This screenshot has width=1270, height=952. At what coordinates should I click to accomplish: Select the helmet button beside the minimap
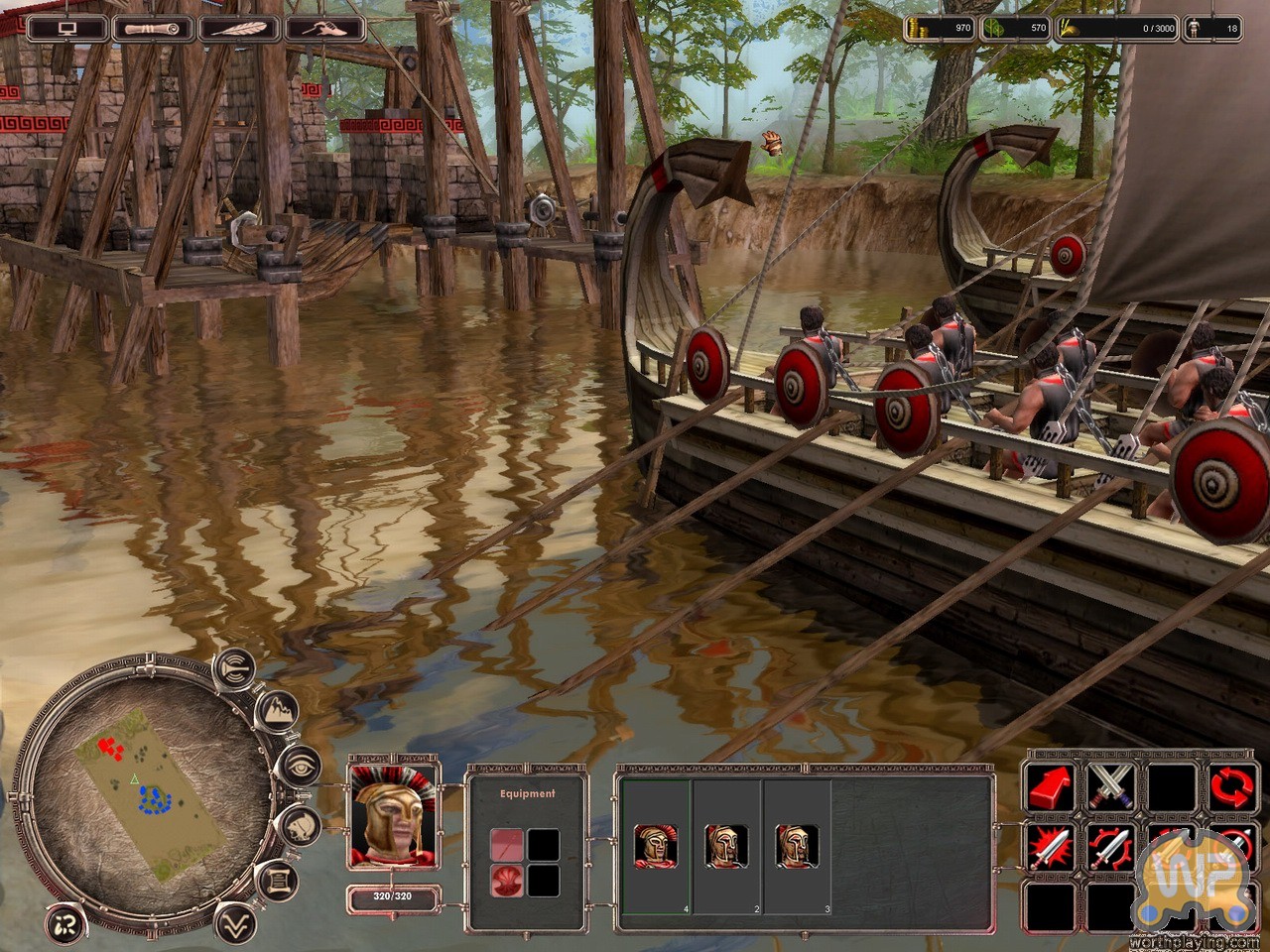tap(301, 825)
